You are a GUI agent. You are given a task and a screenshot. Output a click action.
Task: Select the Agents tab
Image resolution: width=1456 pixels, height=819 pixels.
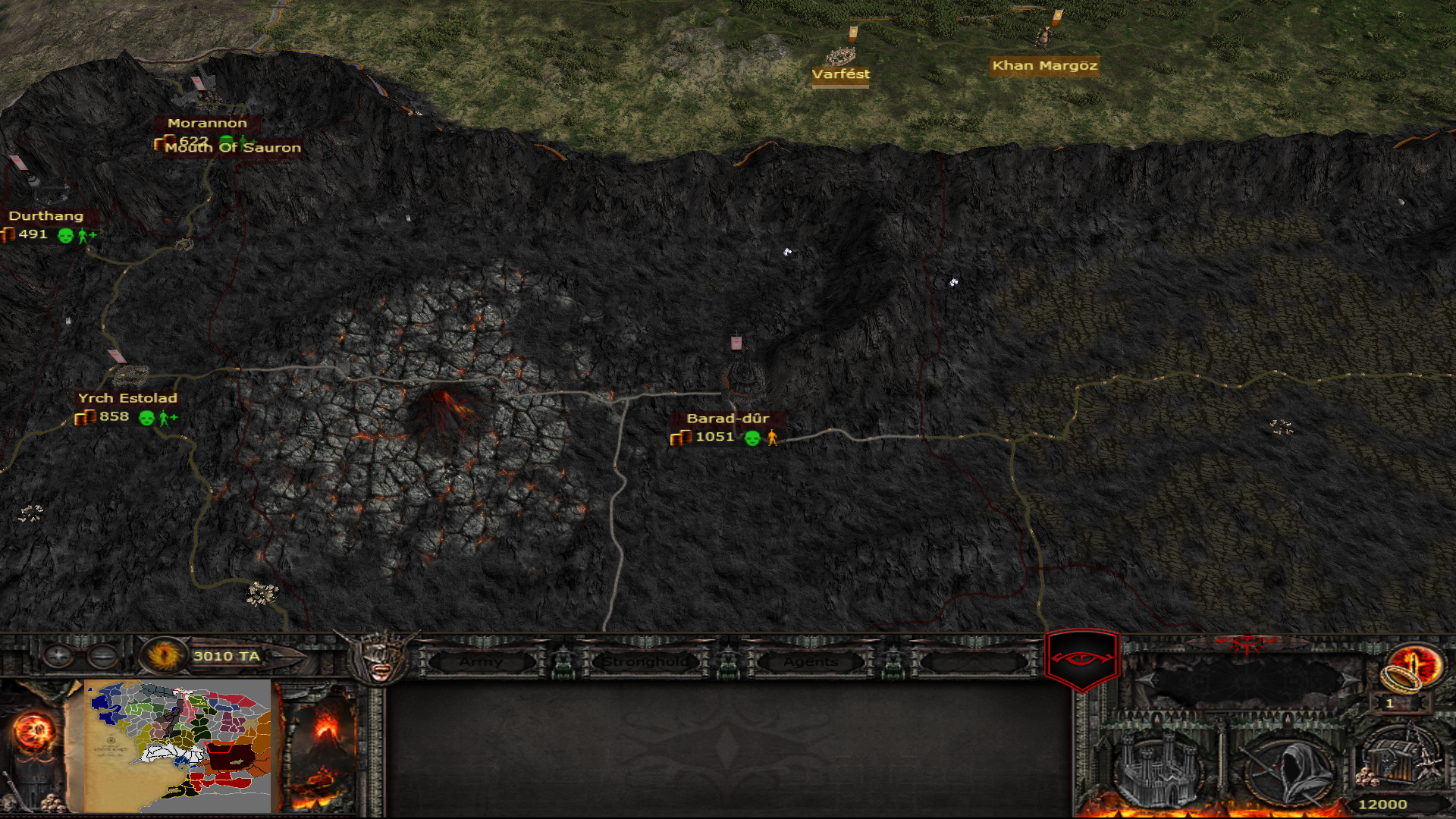811,662
